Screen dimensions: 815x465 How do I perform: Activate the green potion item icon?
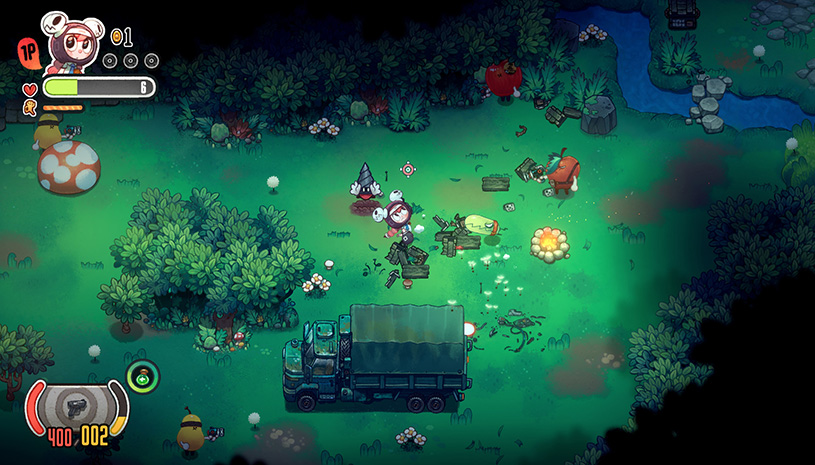tap(143, 377)
